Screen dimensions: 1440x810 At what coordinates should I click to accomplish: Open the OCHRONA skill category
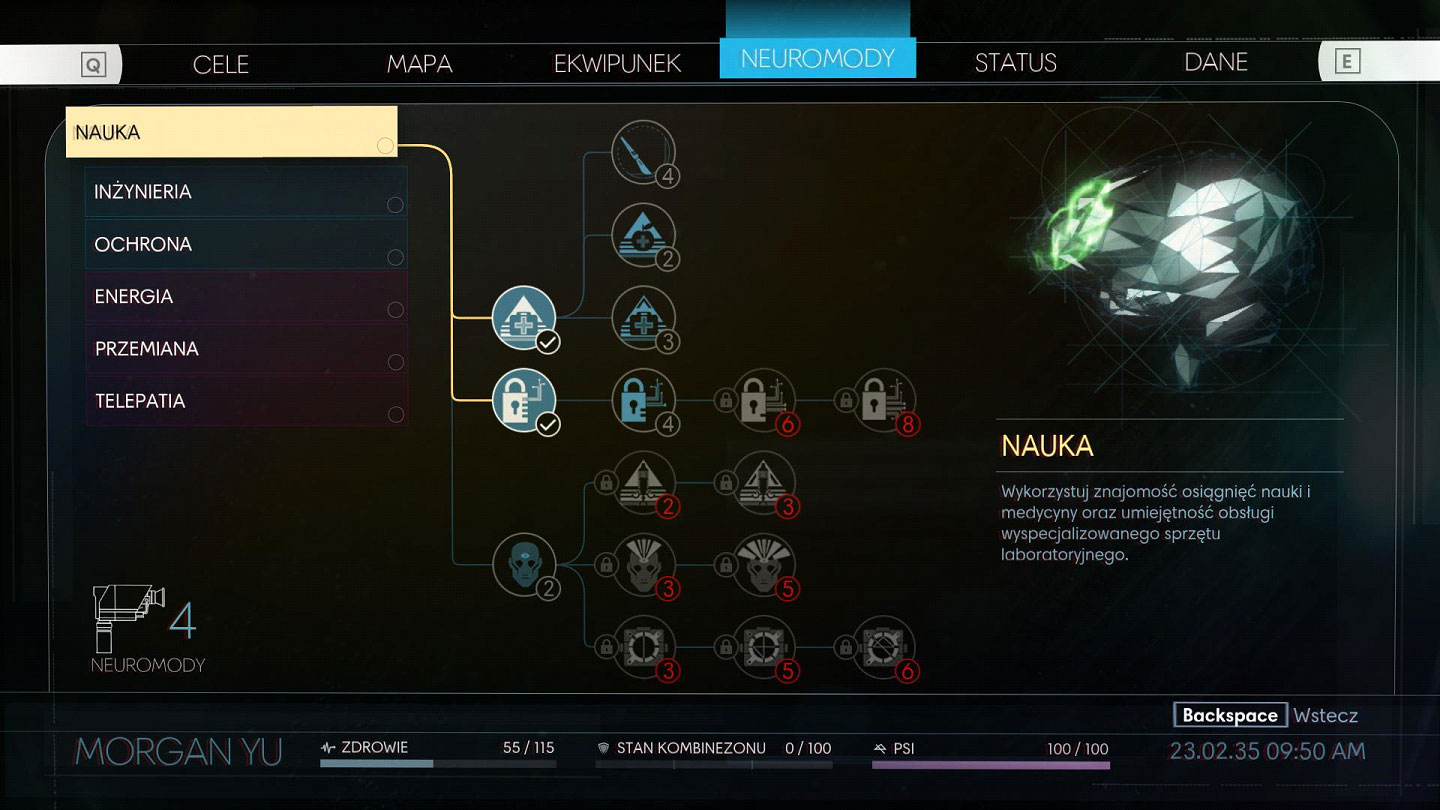point(245,244)
